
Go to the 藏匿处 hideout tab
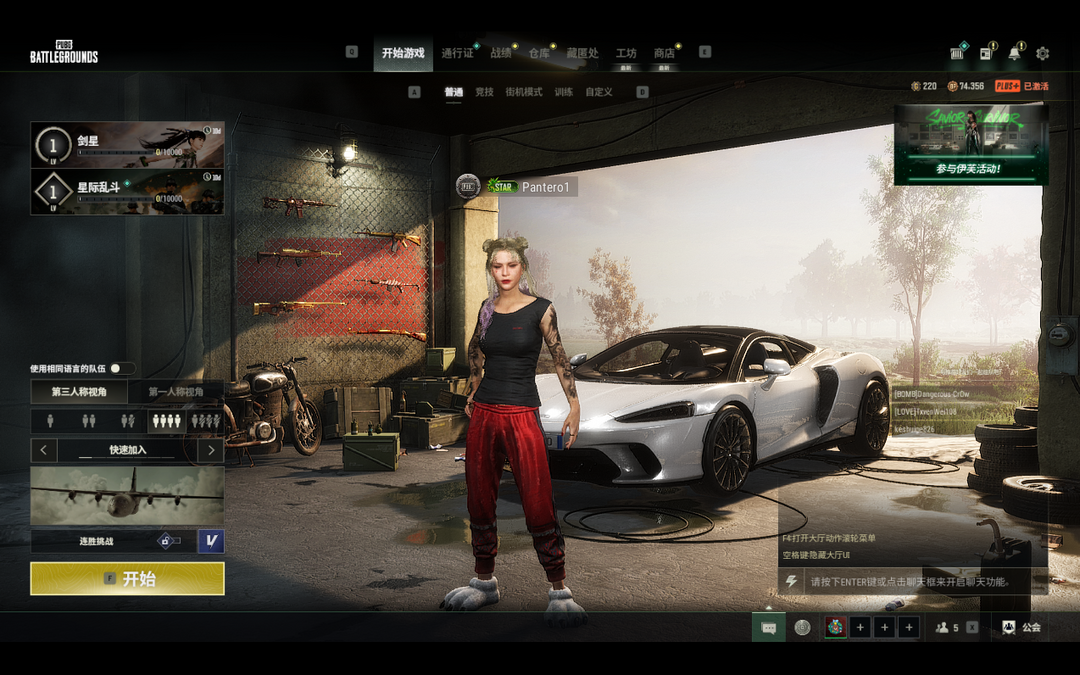(582, 53)
